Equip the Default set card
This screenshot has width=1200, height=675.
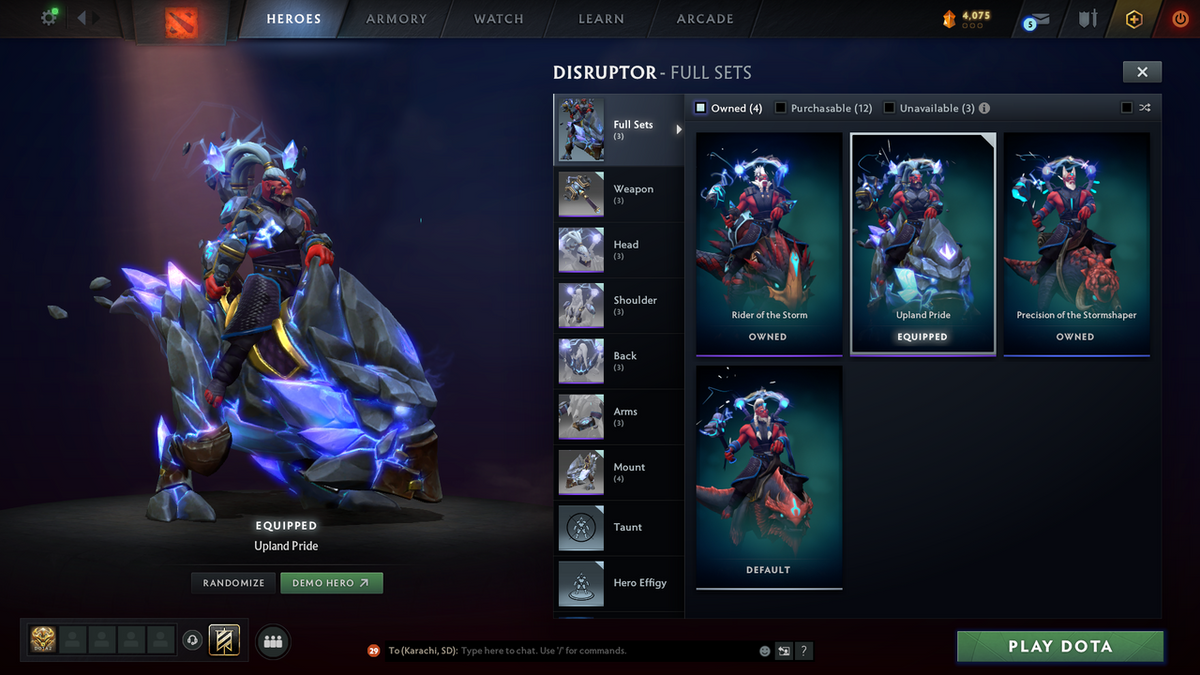click(768, 476)
